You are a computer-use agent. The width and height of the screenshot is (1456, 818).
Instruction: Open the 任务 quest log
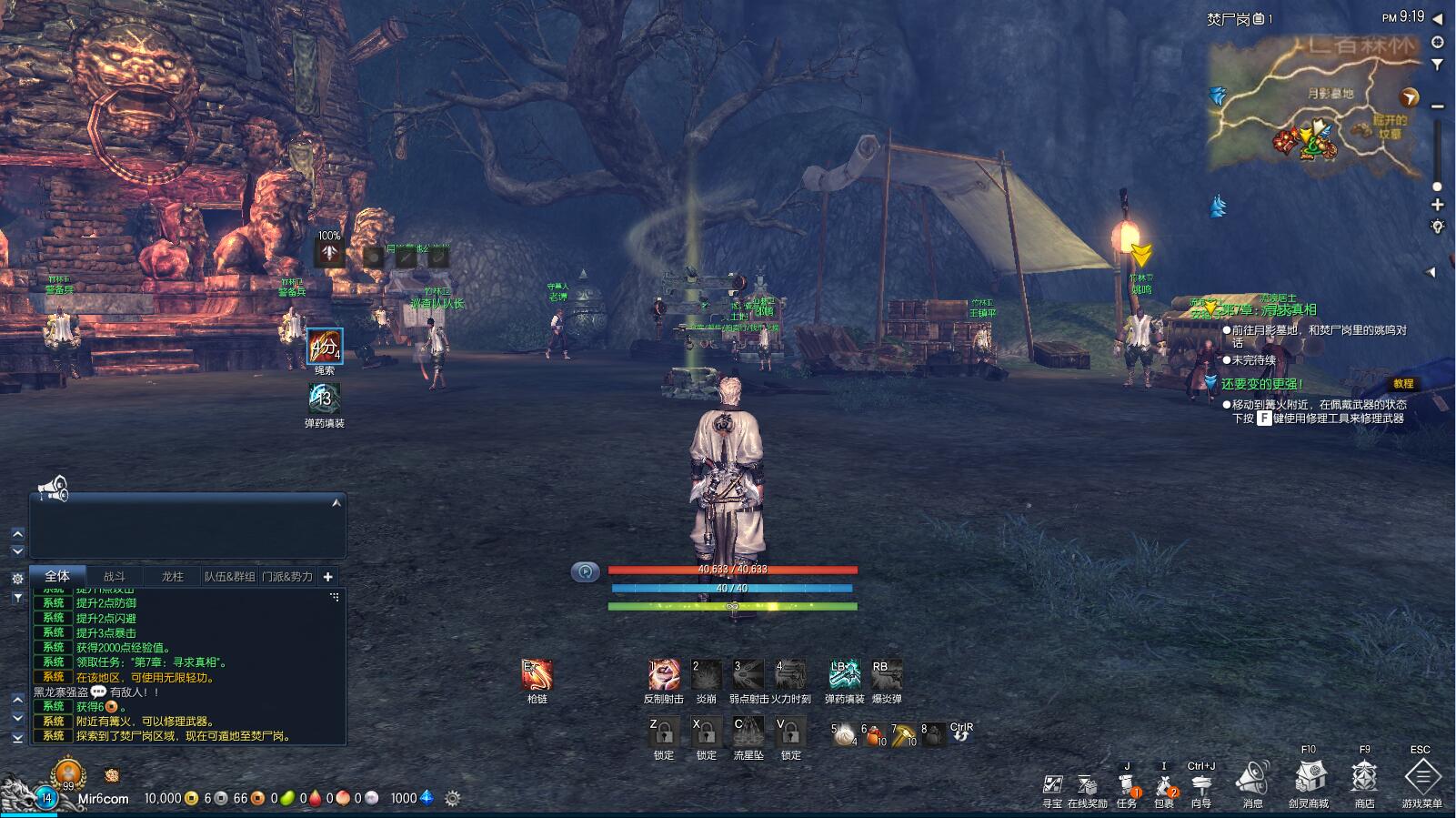pos(1127,786)
